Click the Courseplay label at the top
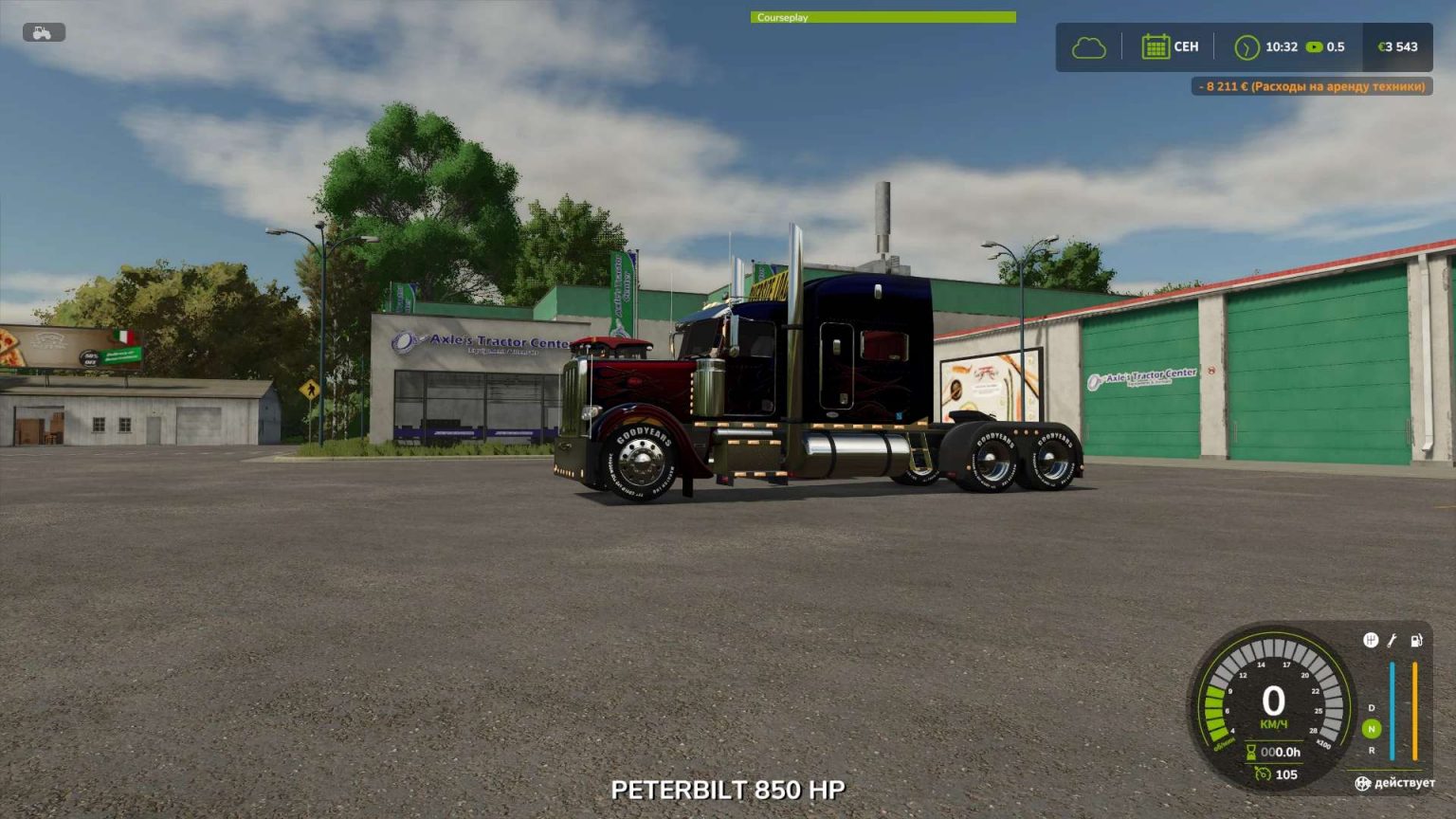The image size is (1456, 819). point(781,17)
